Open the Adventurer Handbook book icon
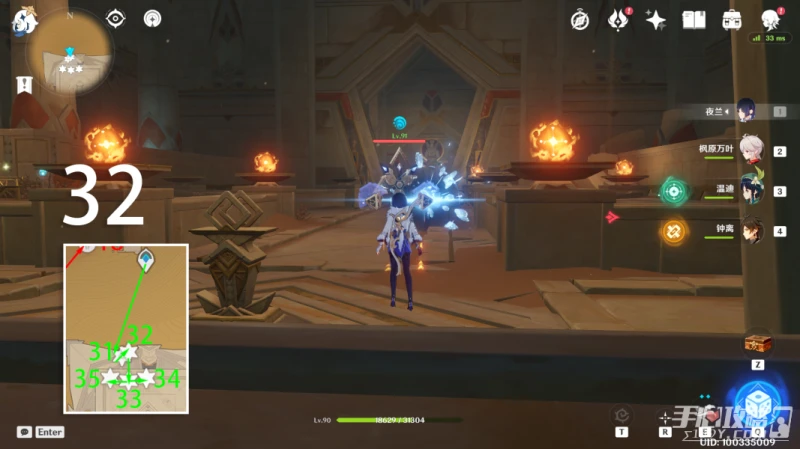This screenshot has width=800, height=449. click(694, 20)
